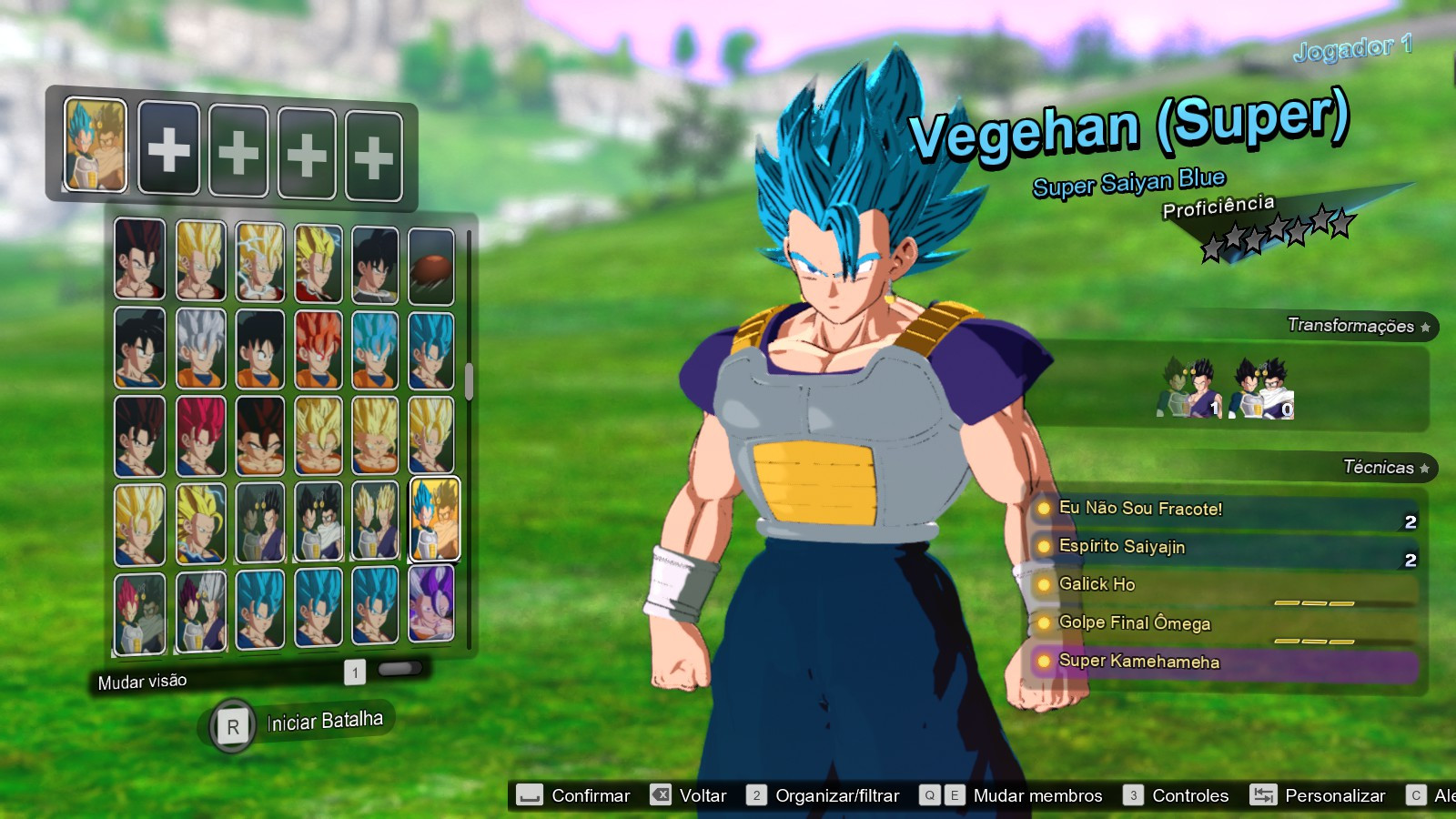Select the highlighted Vegehan (Super) roster portrait
The height and width of the screenshot is (819, 1456).
point(435,519)
